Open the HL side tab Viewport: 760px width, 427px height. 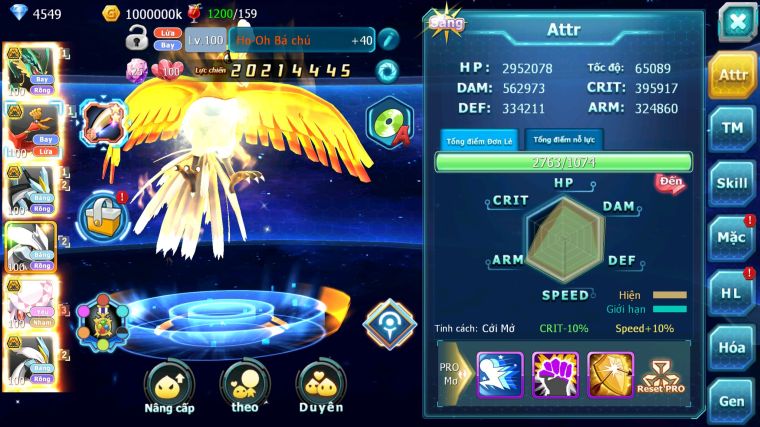click(x=733, y=292)
